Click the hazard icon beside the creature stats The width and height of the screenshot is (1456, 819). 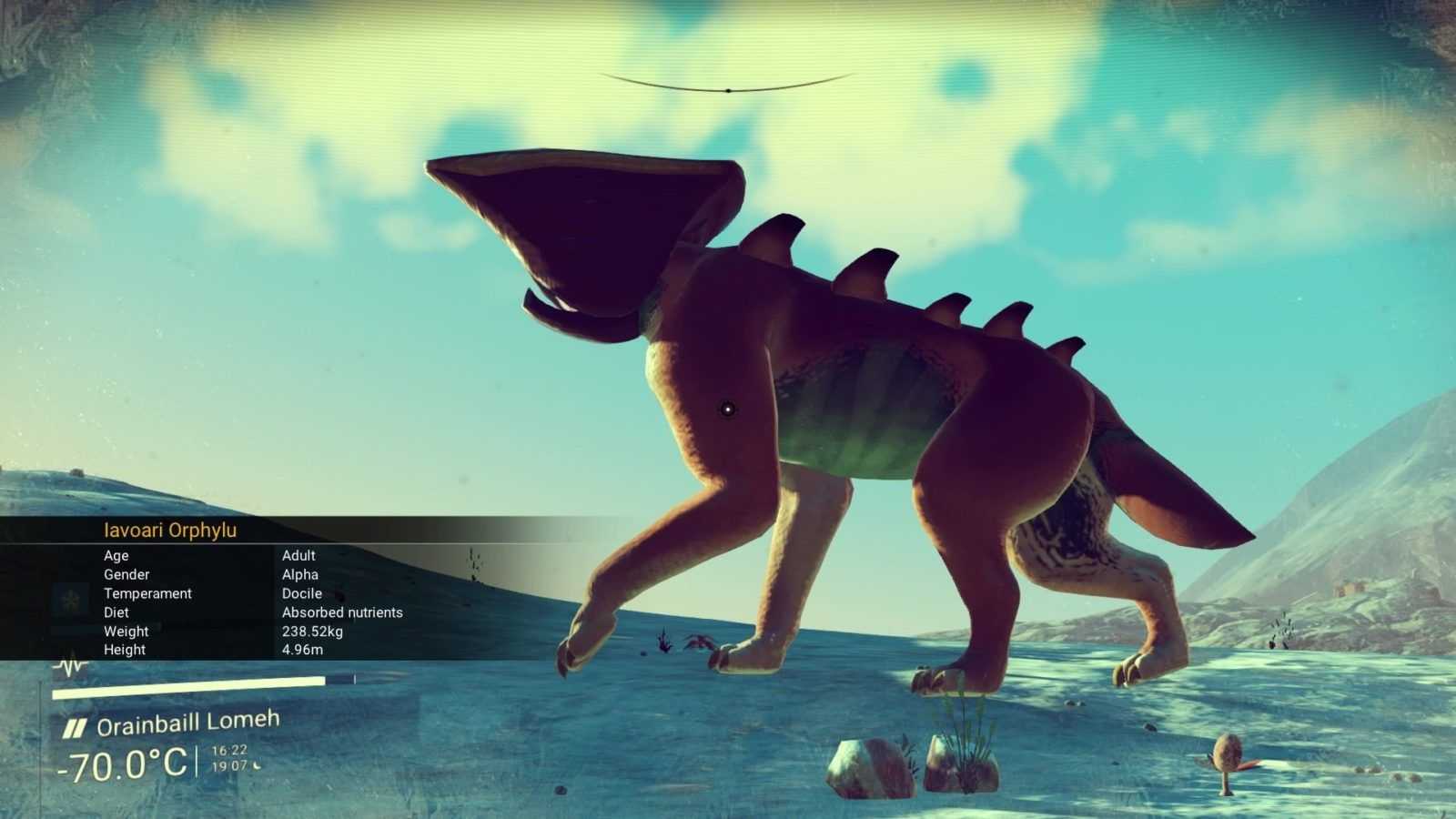(69, 601)
